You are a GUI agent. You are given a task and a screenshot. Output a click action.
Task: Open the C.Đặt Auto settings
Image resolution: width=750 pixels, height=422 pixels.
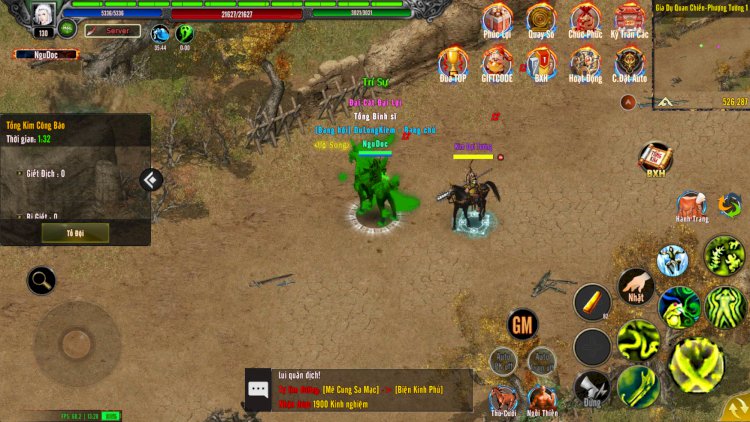629,62
